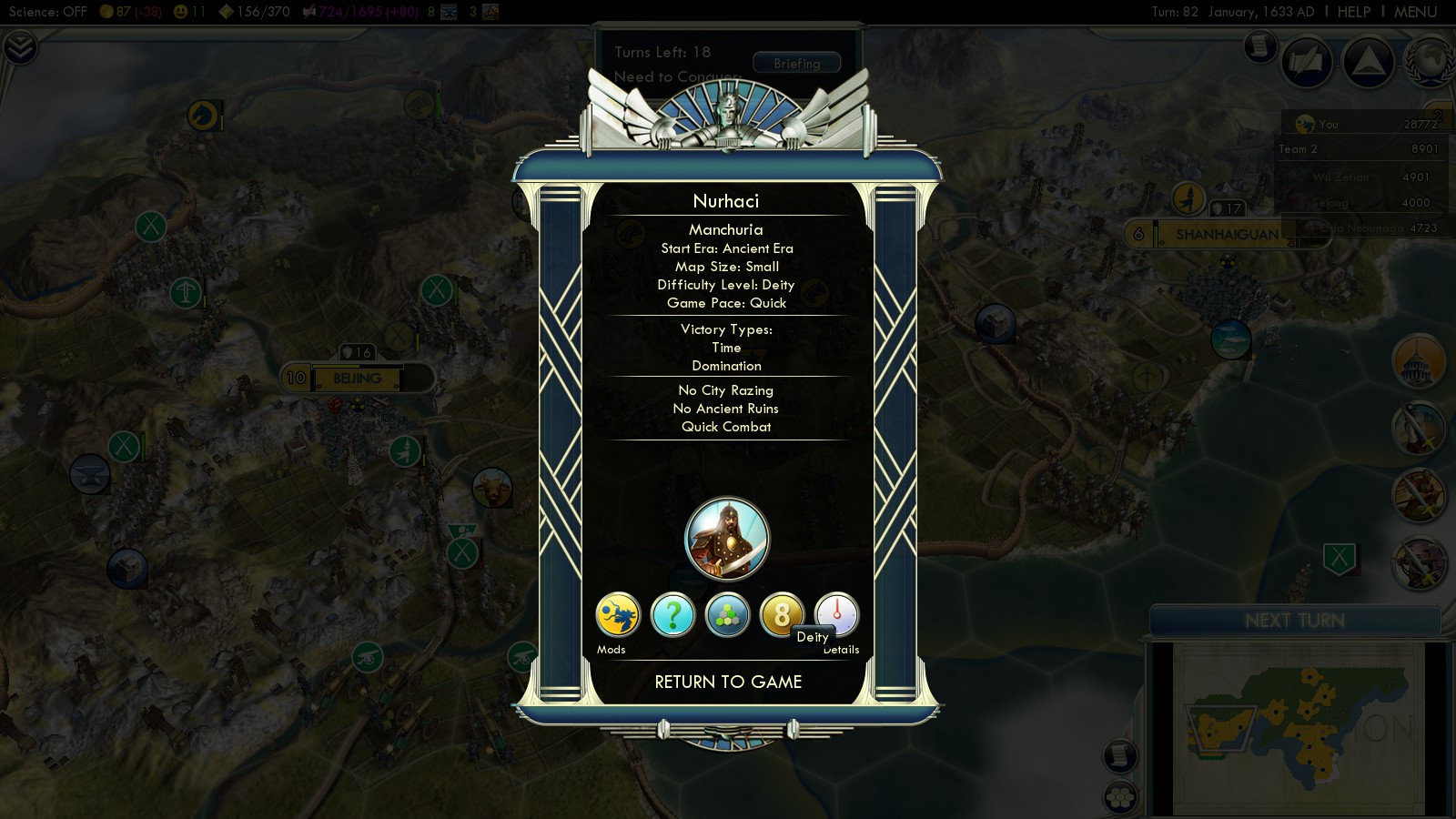Screen dimensions: 1456x819
Task: Open the scroll icon beside the minimap
Action: 1120,755
